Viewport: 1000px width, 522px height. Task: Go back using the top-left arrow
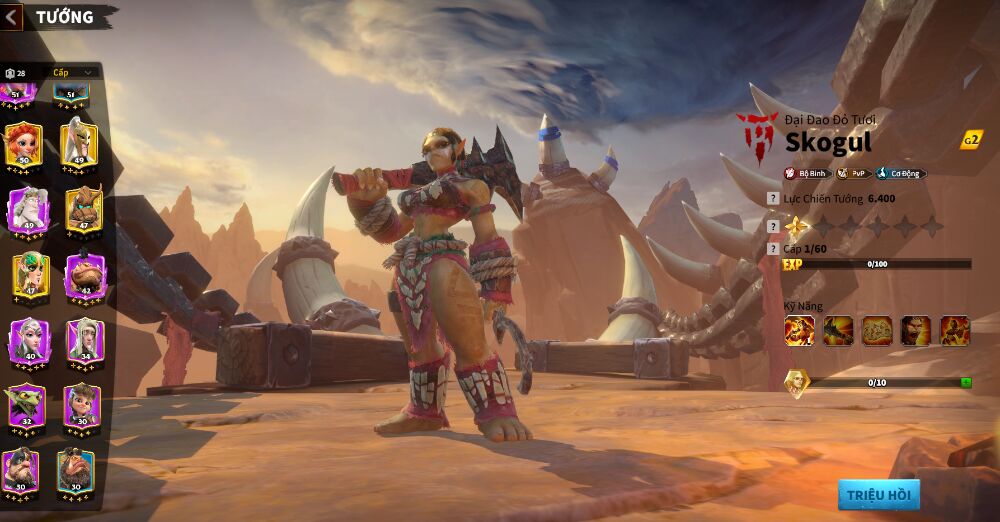tap(12, 17)
